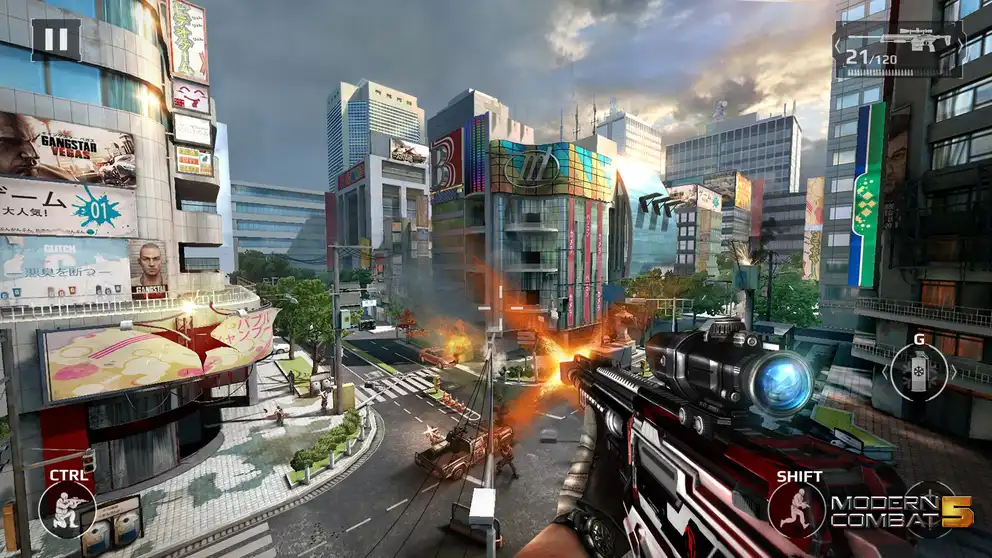The width and height of the screenshot is (992, 558).
Task: Activate sprint with the running soldier icon
Action: click(797, 508)
